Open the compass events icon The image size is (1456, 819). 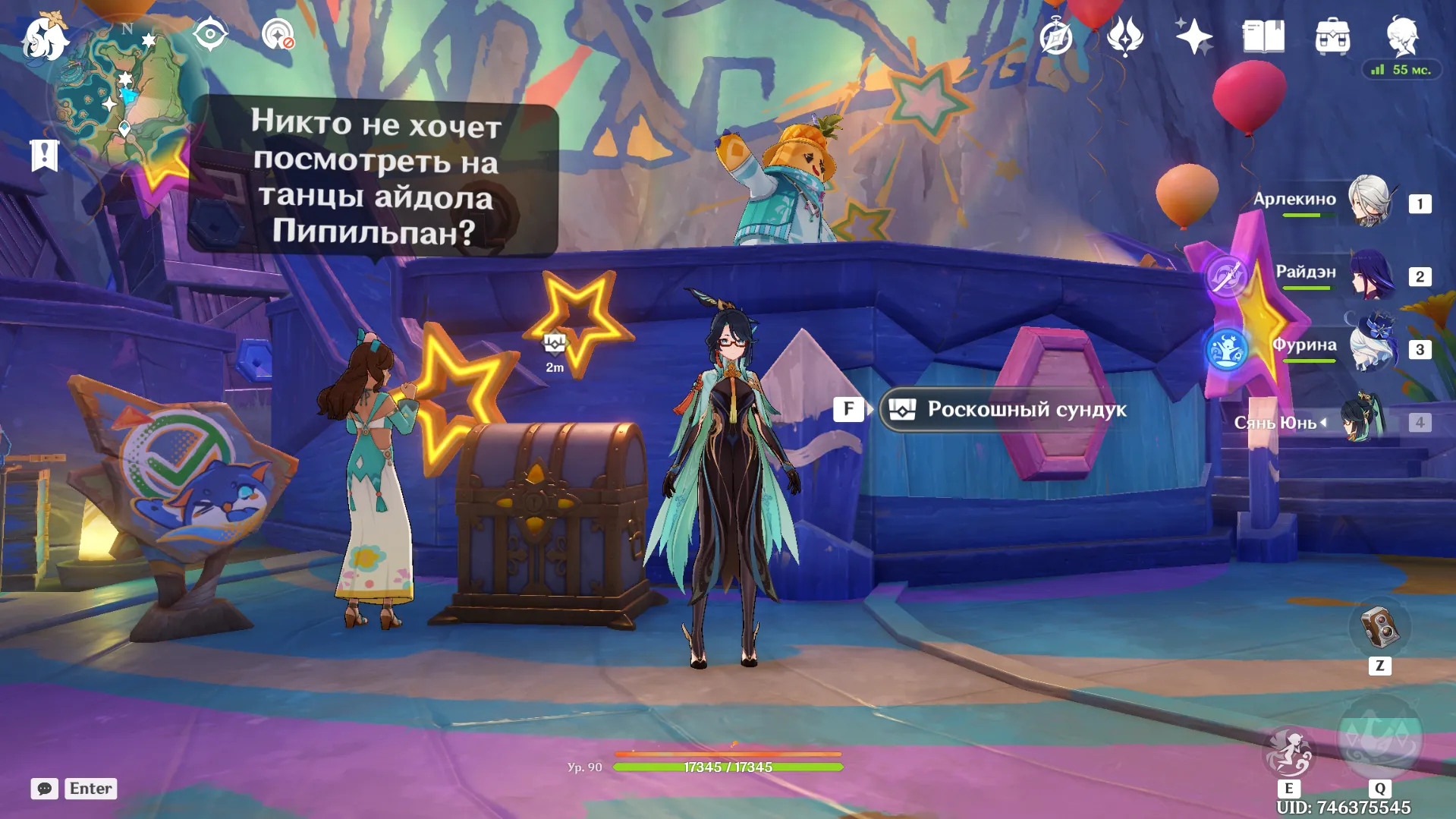click(x=1056, y=36)
